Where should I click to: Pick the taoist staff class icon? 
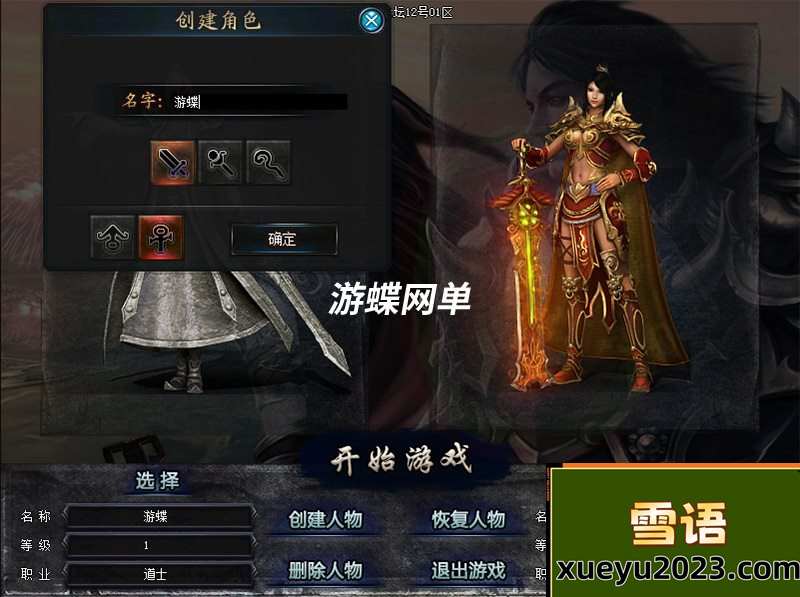pyautogui.click(x=268, y=162)
